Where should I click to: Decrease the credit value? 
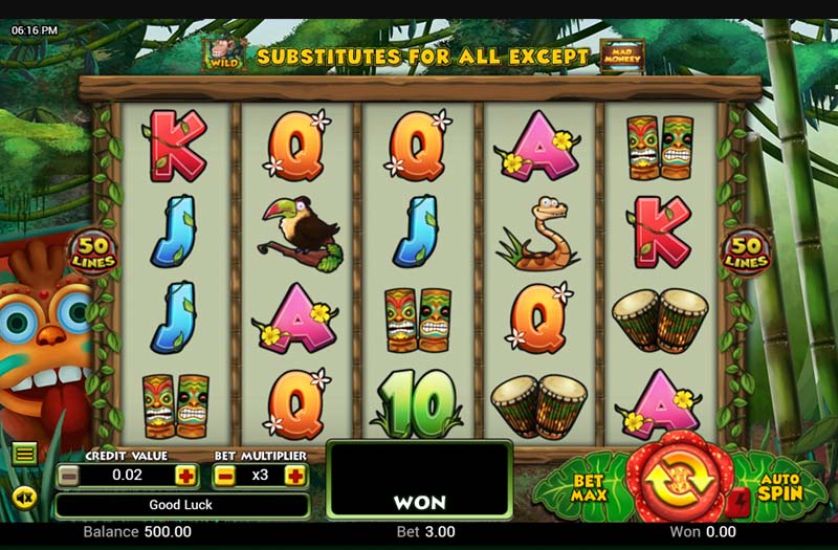pos(68,475)
